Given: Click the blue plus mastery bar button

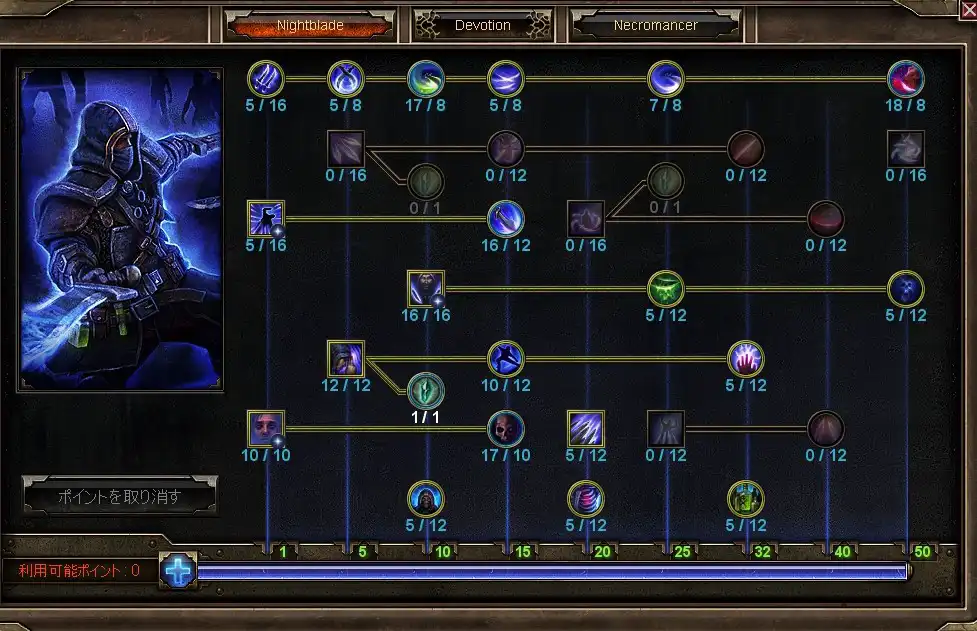Looking at the screenshot, I should [x=178, y=571].
